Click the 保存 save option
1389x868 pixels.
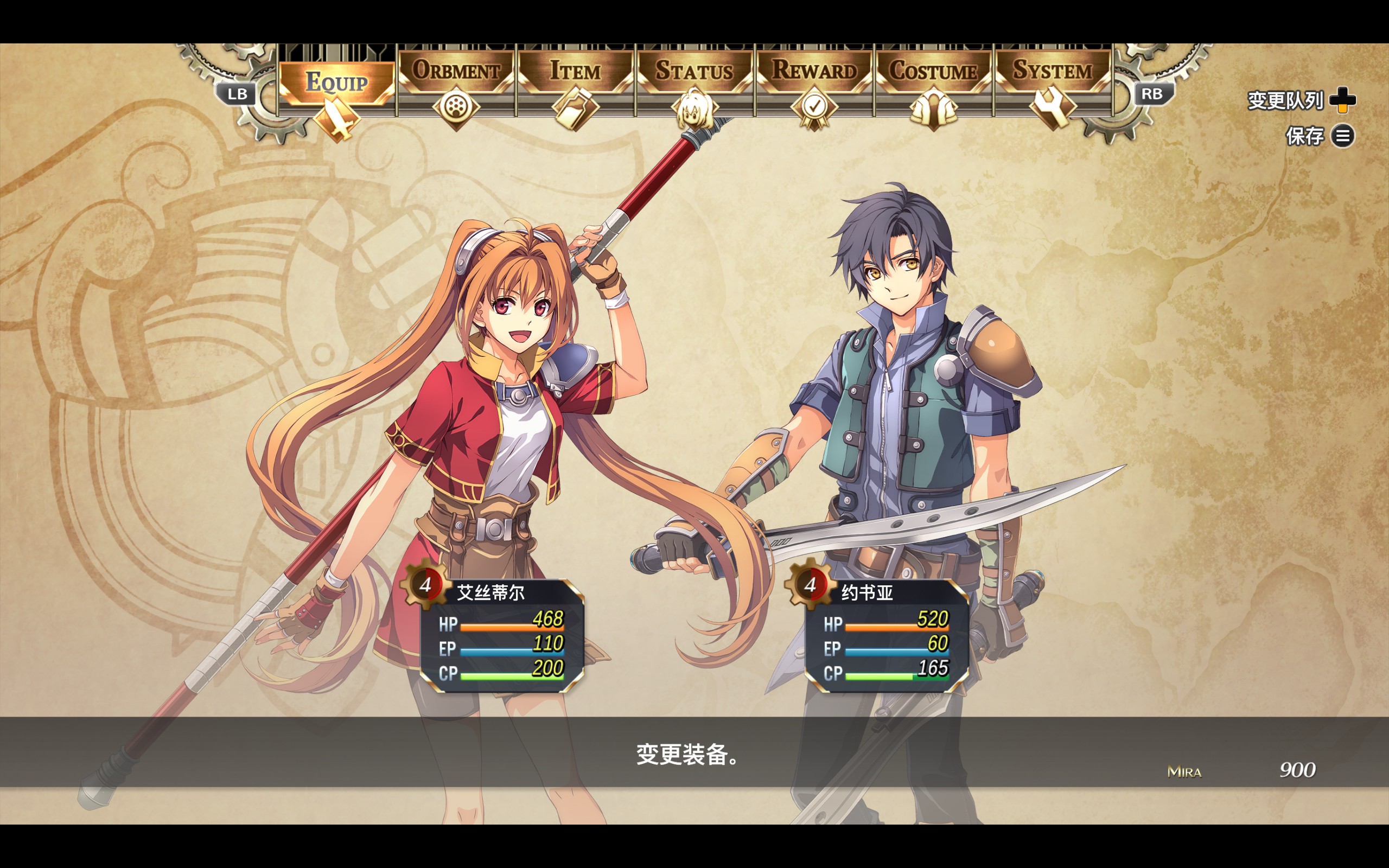(1319, 136)
